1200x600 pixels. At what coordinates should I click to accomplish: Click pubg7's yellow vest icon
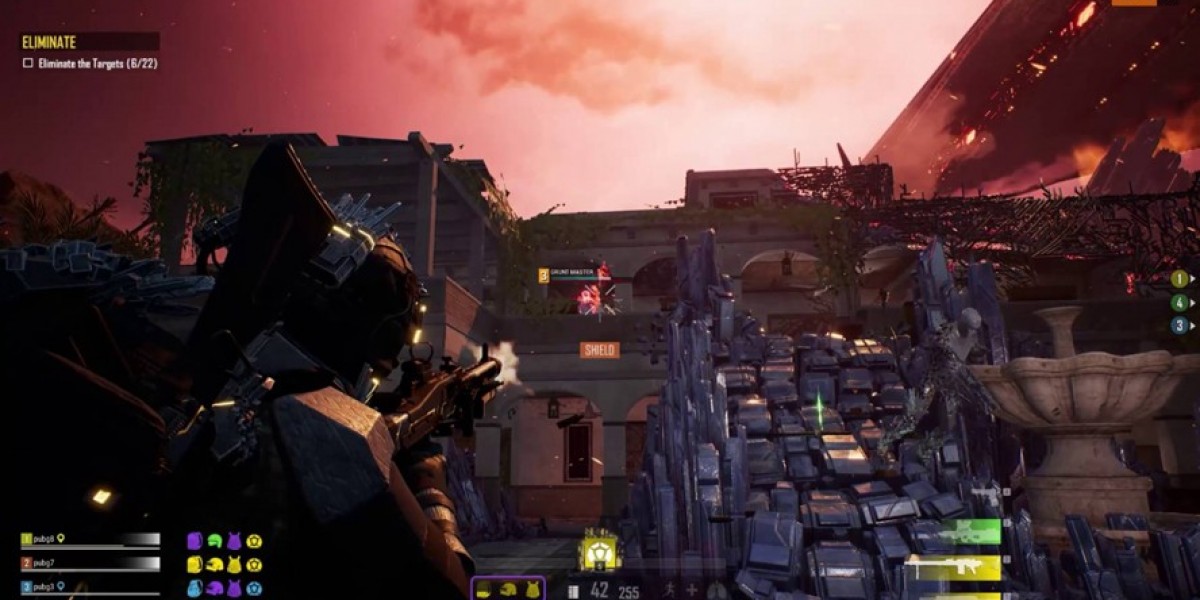point(234,565)
